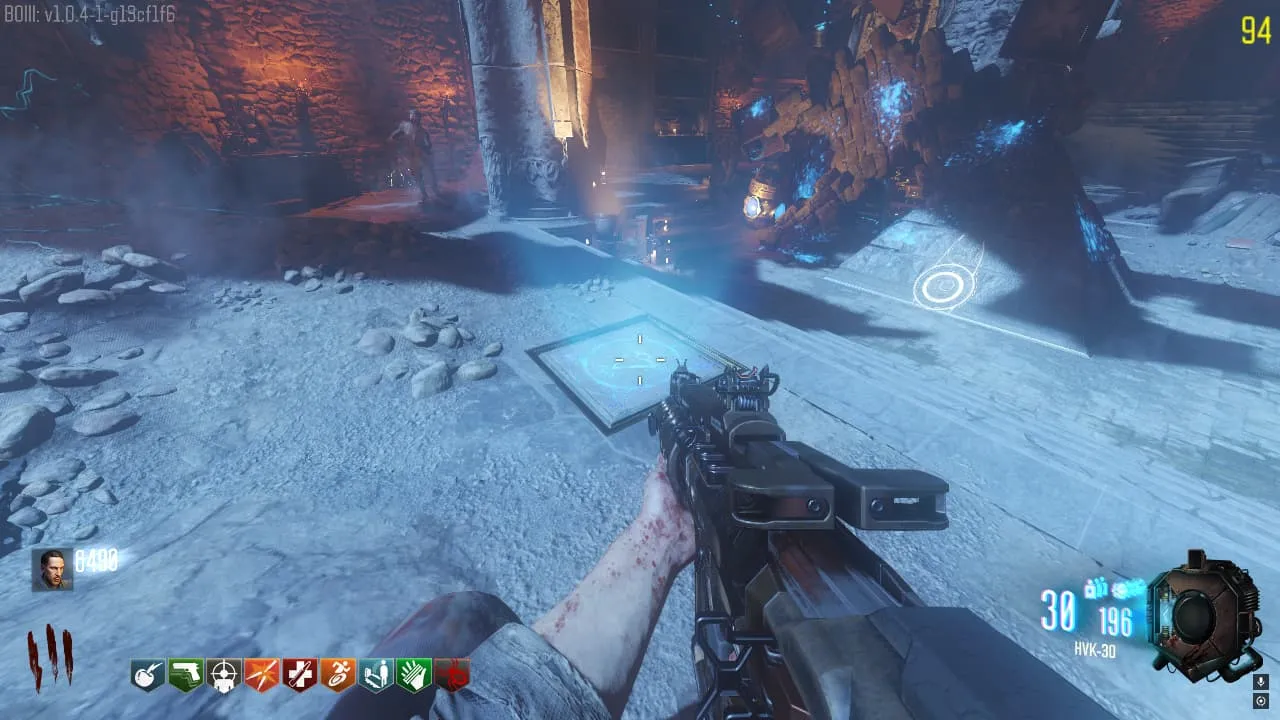Click the dark red medical cross perk

click(x=299, y=675)
